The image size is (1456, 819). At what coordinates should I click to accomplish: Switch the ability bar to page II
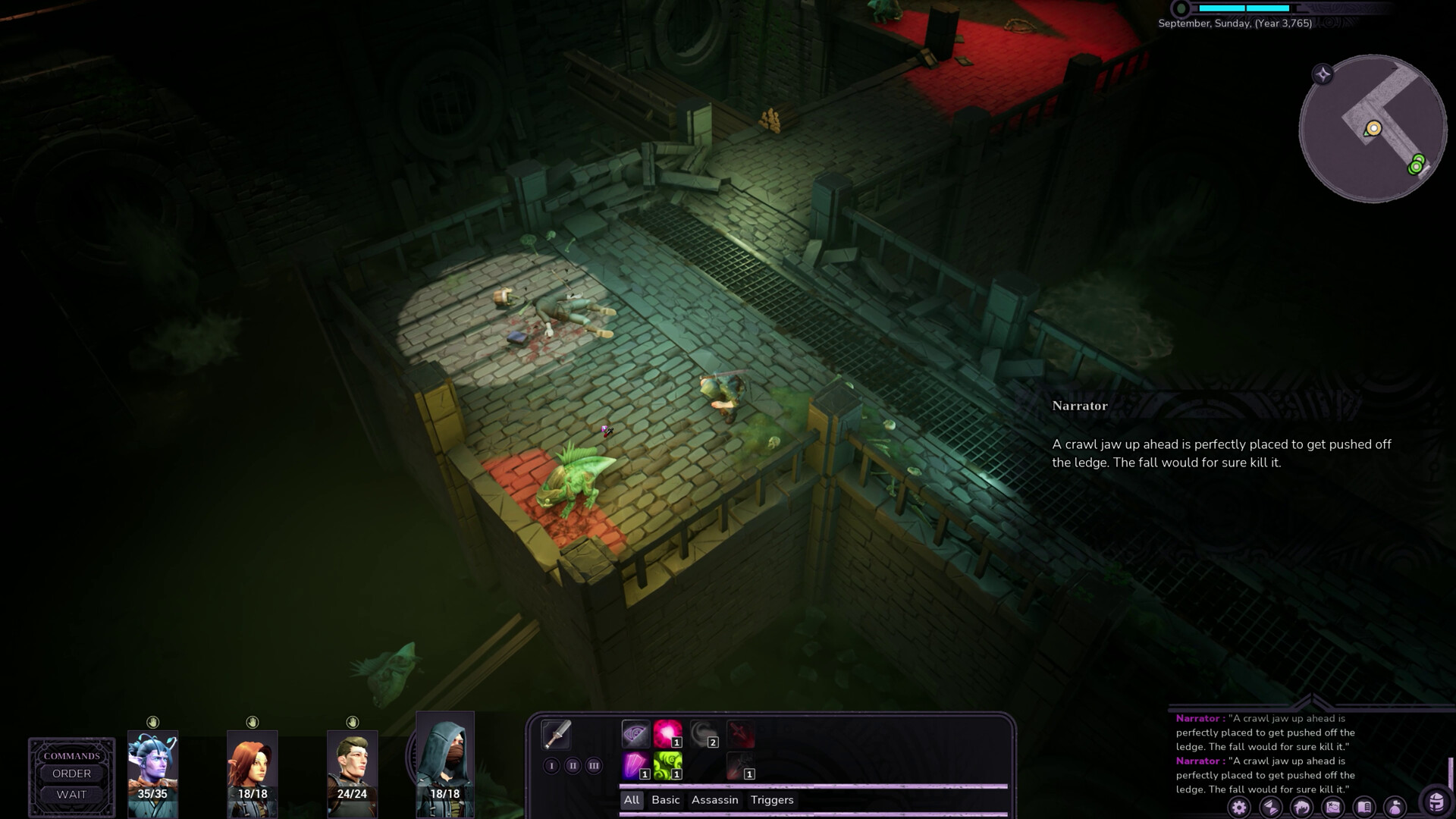pyautogui.click(x=573, y=767)
